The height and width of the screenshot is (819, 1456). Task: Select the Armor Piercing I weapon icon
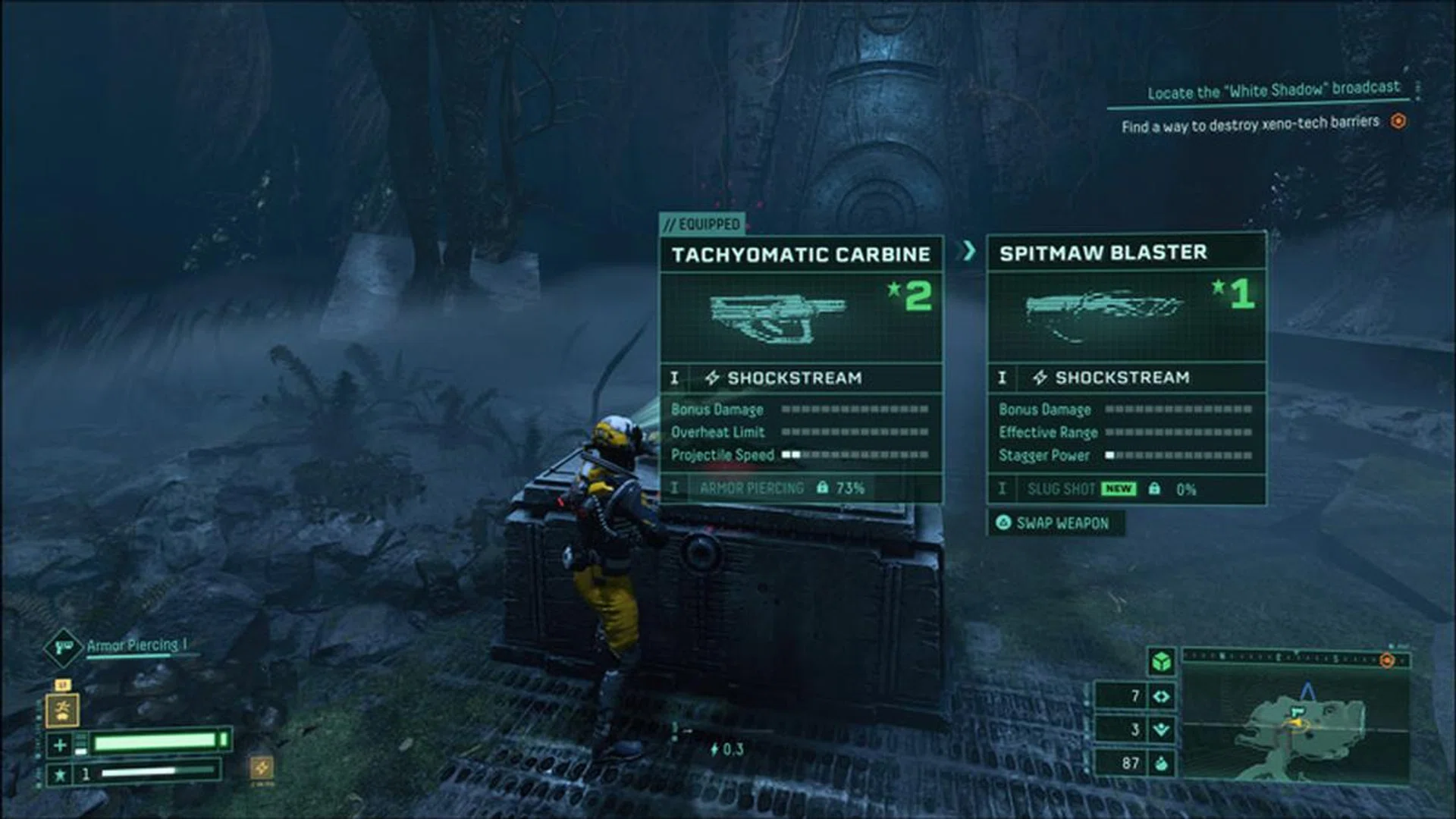pos(64,648)
